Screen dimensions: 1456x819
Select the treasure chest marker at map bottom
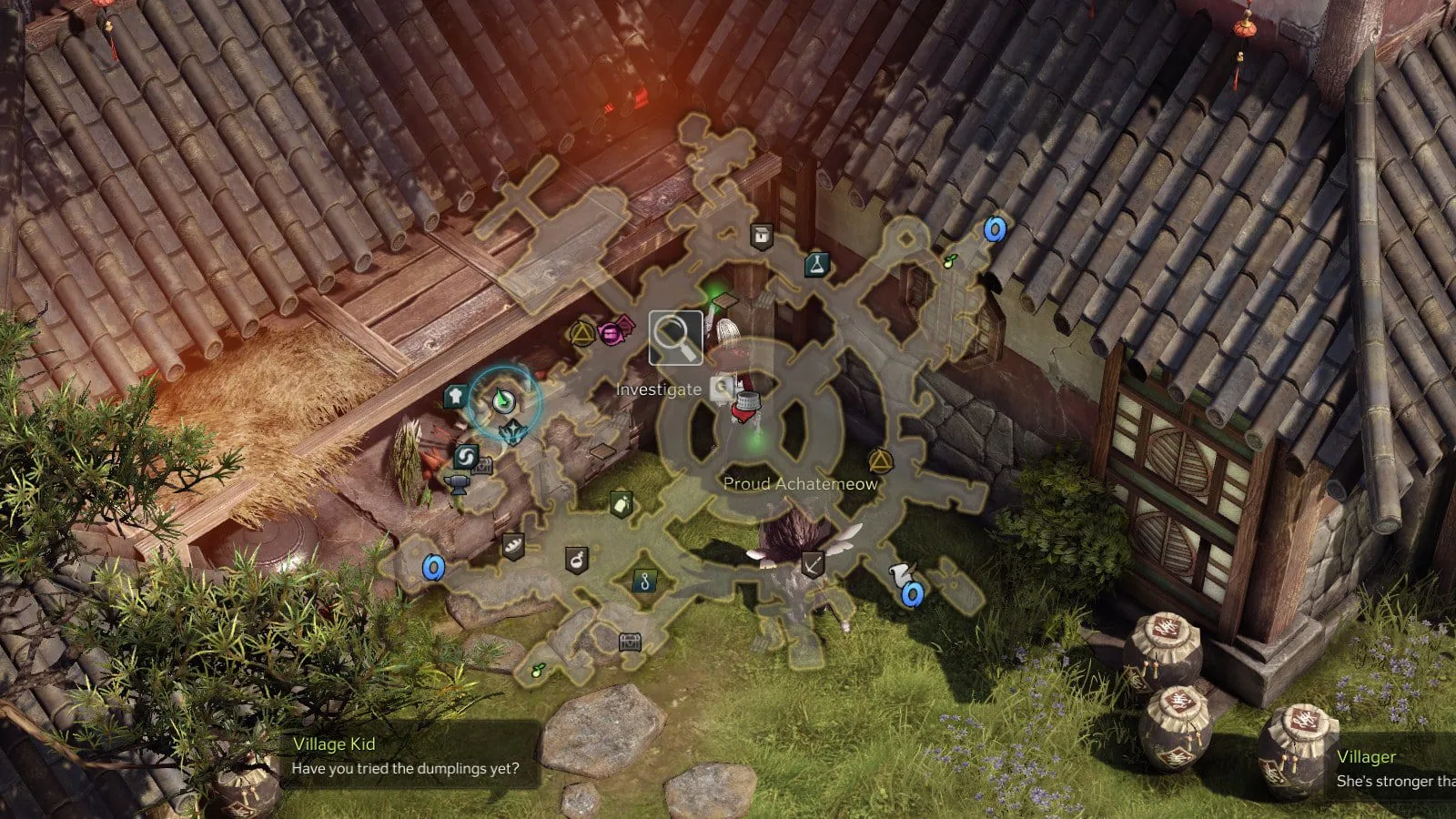630,642
